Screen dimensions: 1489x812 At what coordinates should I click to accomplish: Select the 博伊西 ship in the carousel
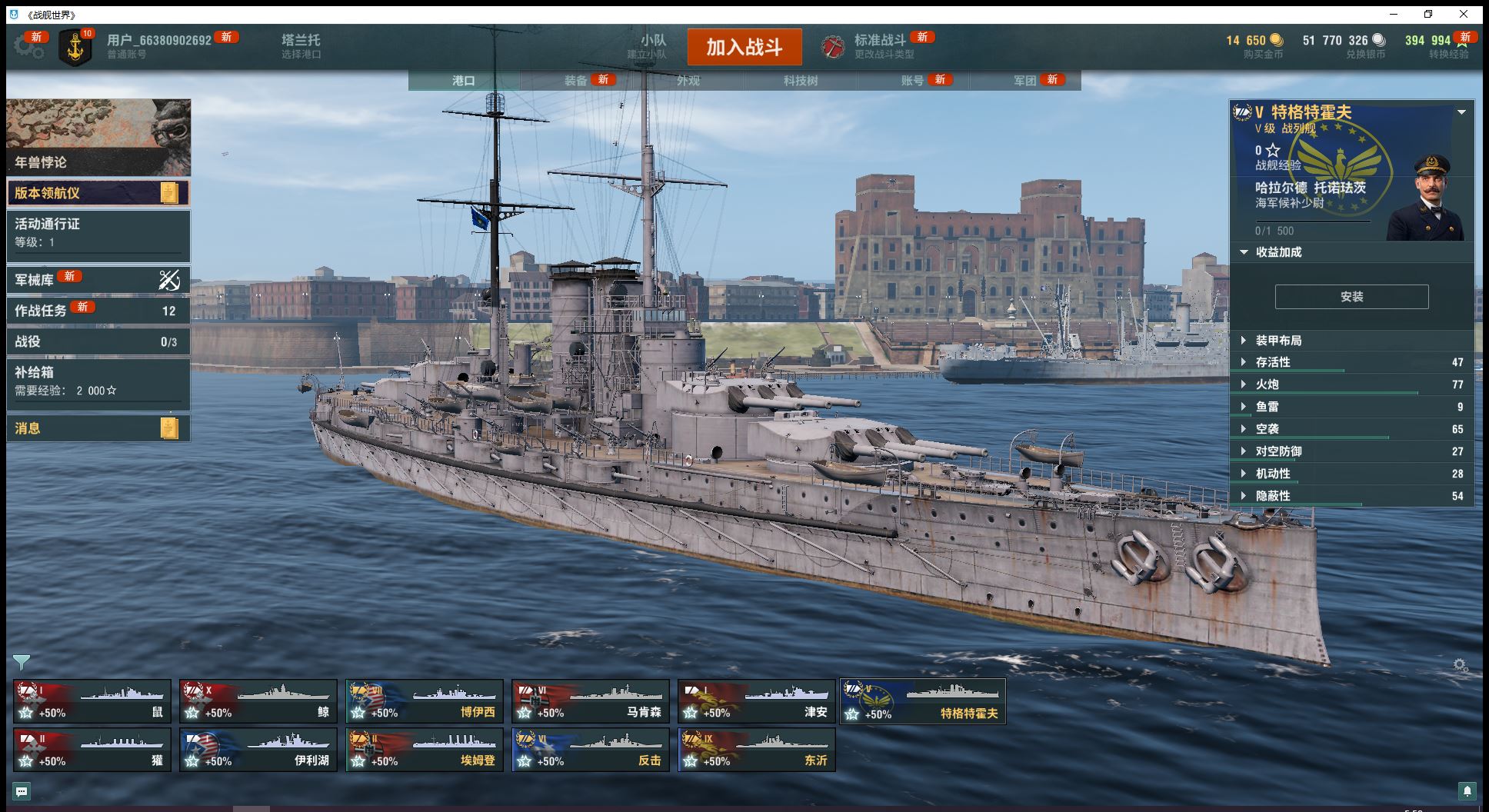425,701
